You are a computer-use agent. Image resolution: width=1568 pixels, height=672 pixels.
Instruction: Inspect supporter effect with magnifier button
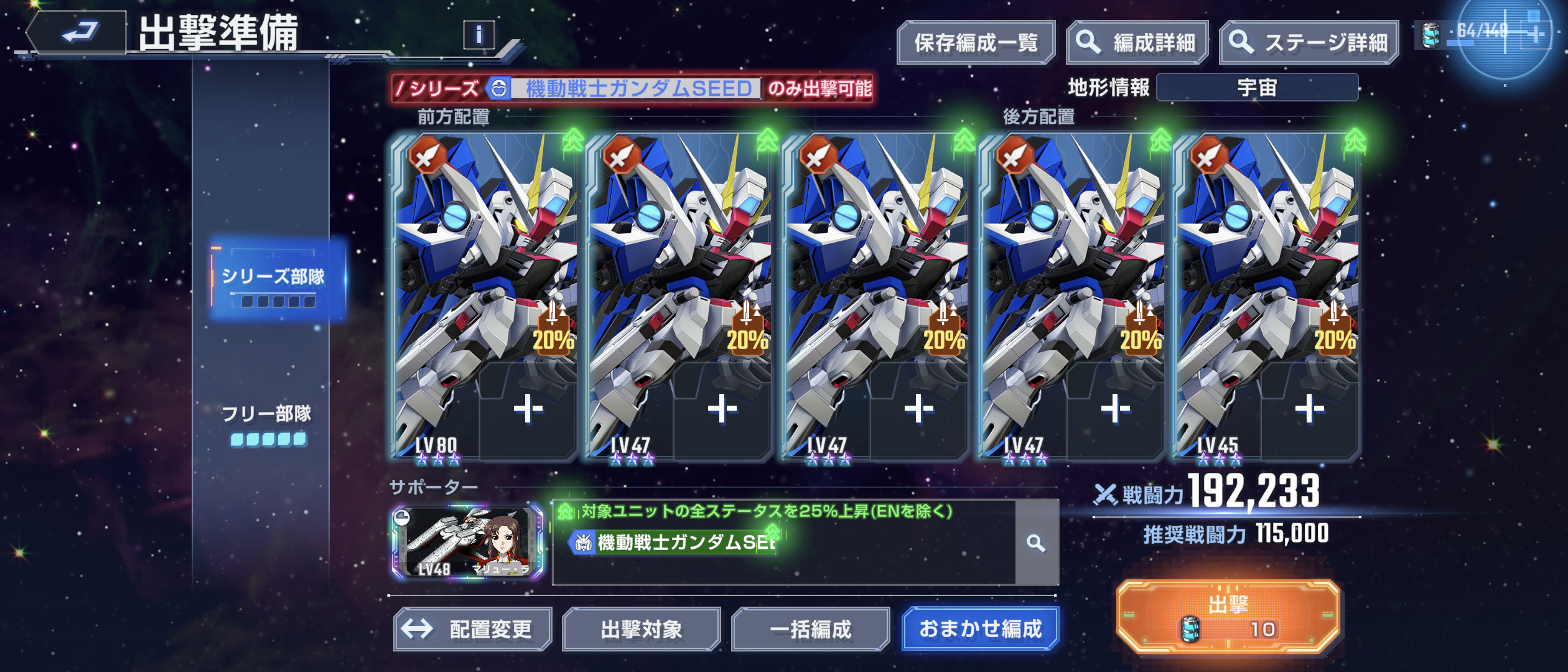point(1036,543)
